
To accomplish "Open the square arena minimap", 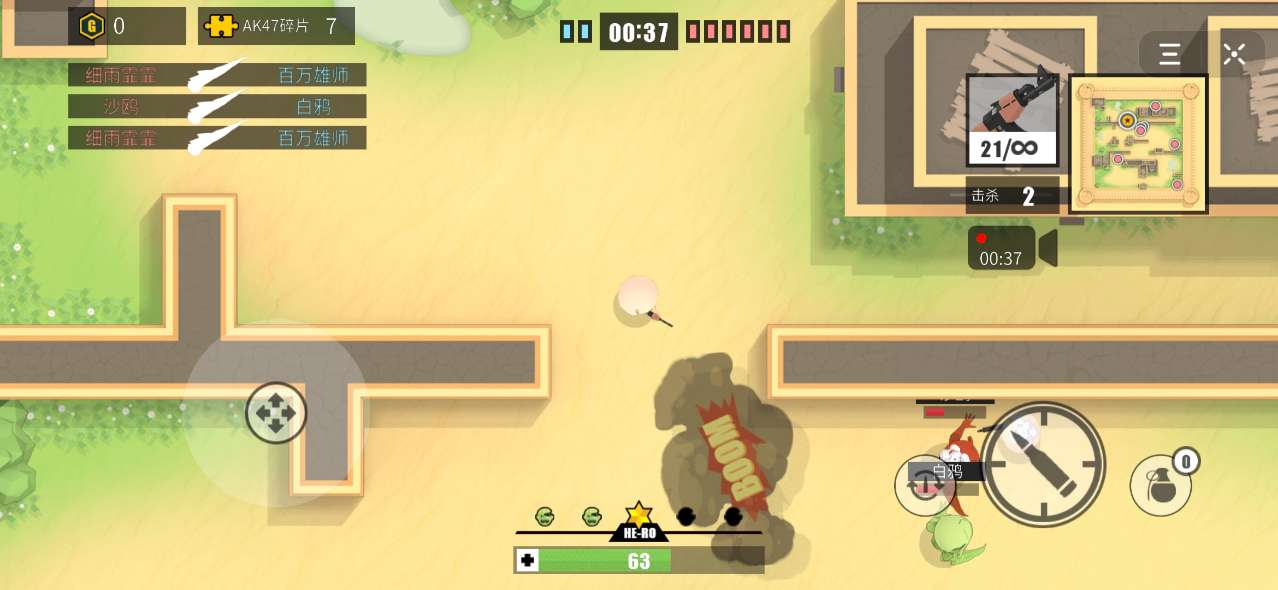I will (1138, 144).
